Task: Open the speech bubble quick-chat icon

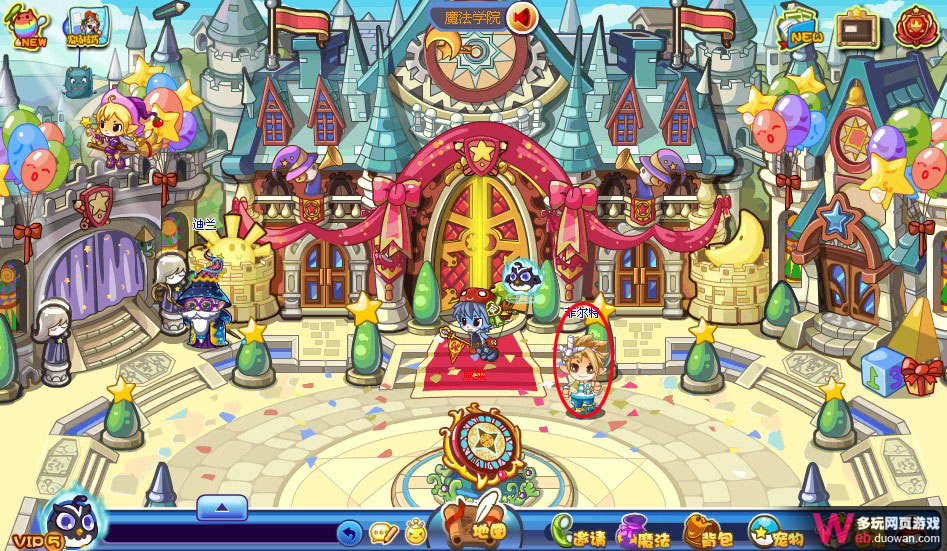Action: click(x=383, y=532)
